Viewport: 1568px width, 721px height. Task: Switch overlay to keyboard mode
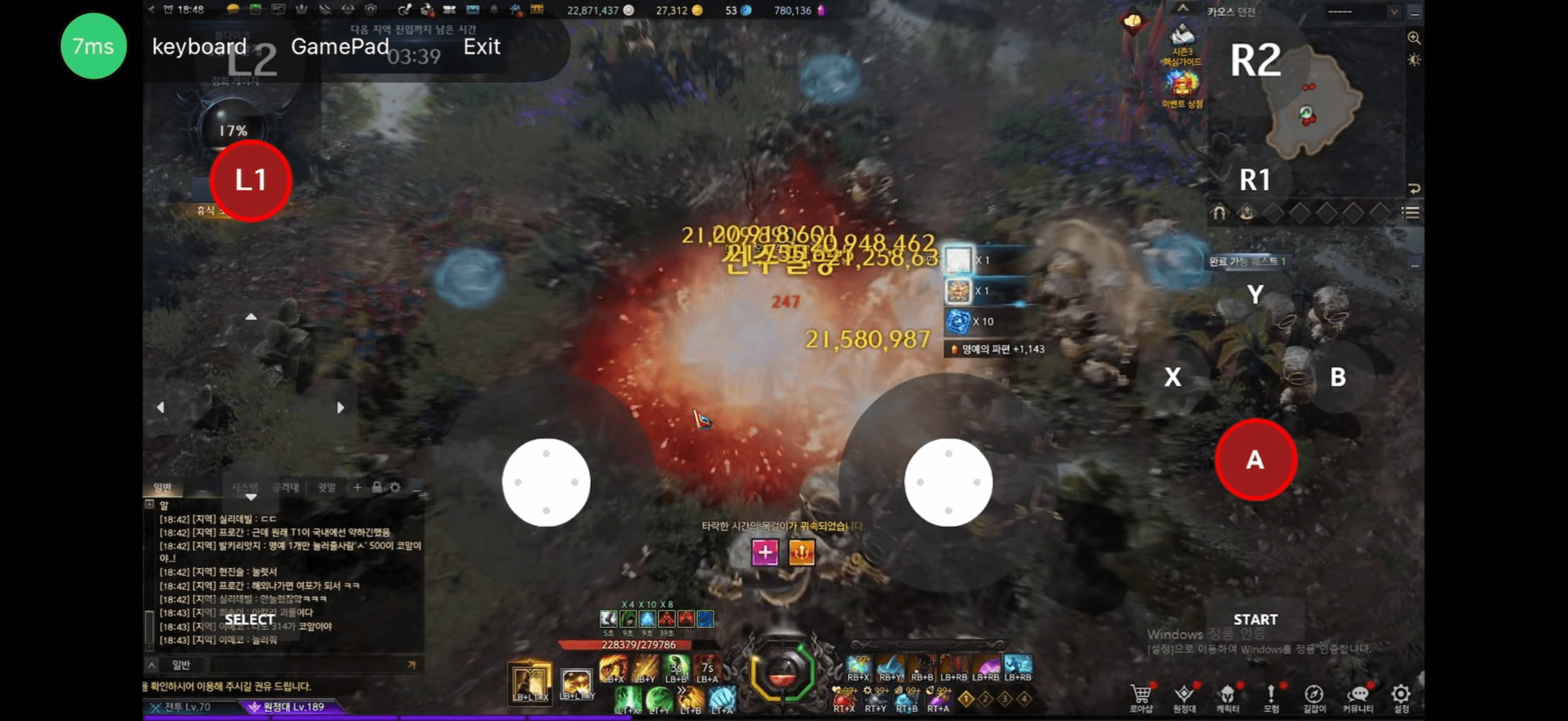tap(199, 47)
